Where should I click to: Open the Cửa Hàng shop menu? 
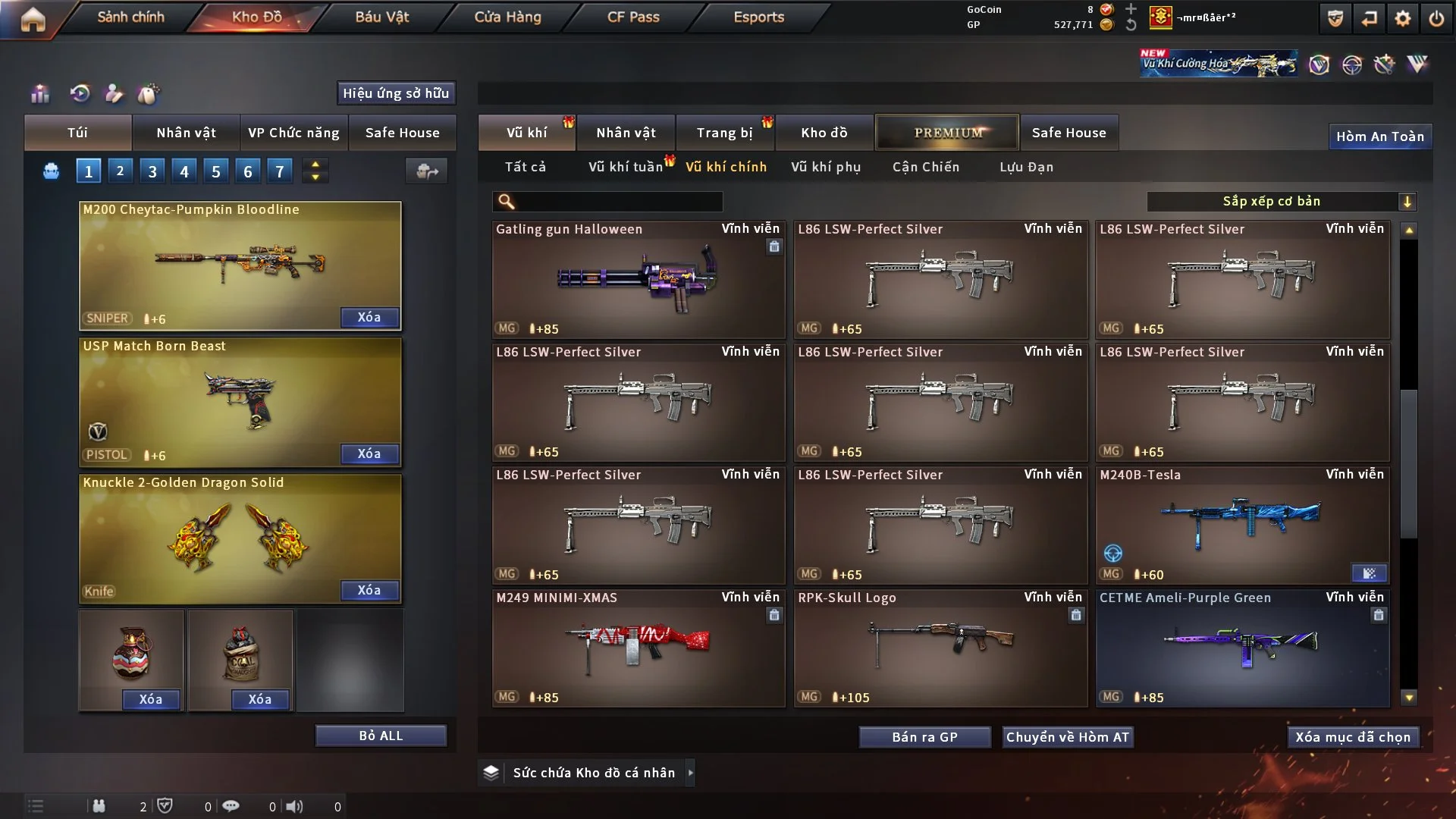[507, 17]
